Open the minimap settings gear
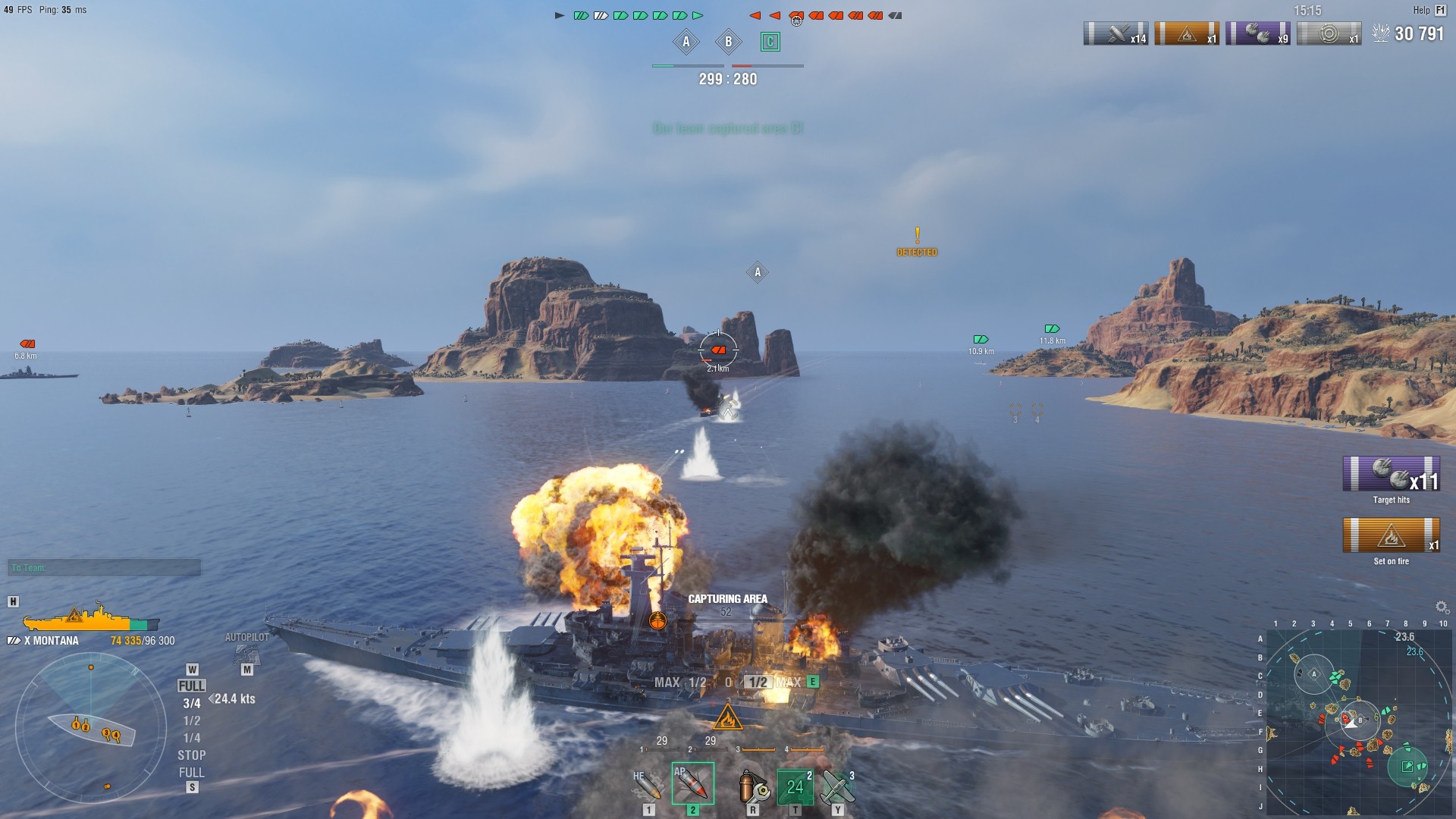The image size is (1456, 819). point(1442,607)
